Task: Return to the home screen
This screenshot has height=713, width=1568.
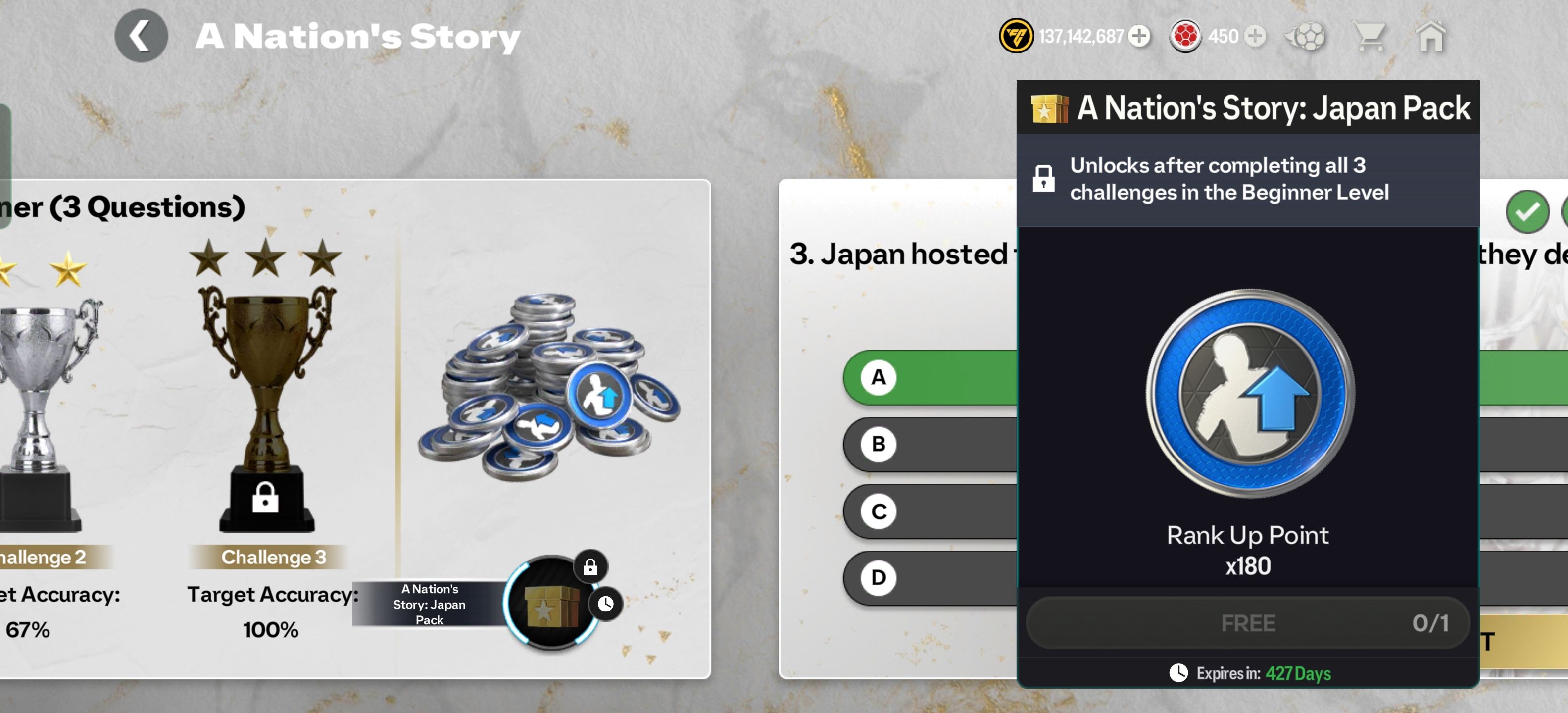Action: (x=1430, y=37)
